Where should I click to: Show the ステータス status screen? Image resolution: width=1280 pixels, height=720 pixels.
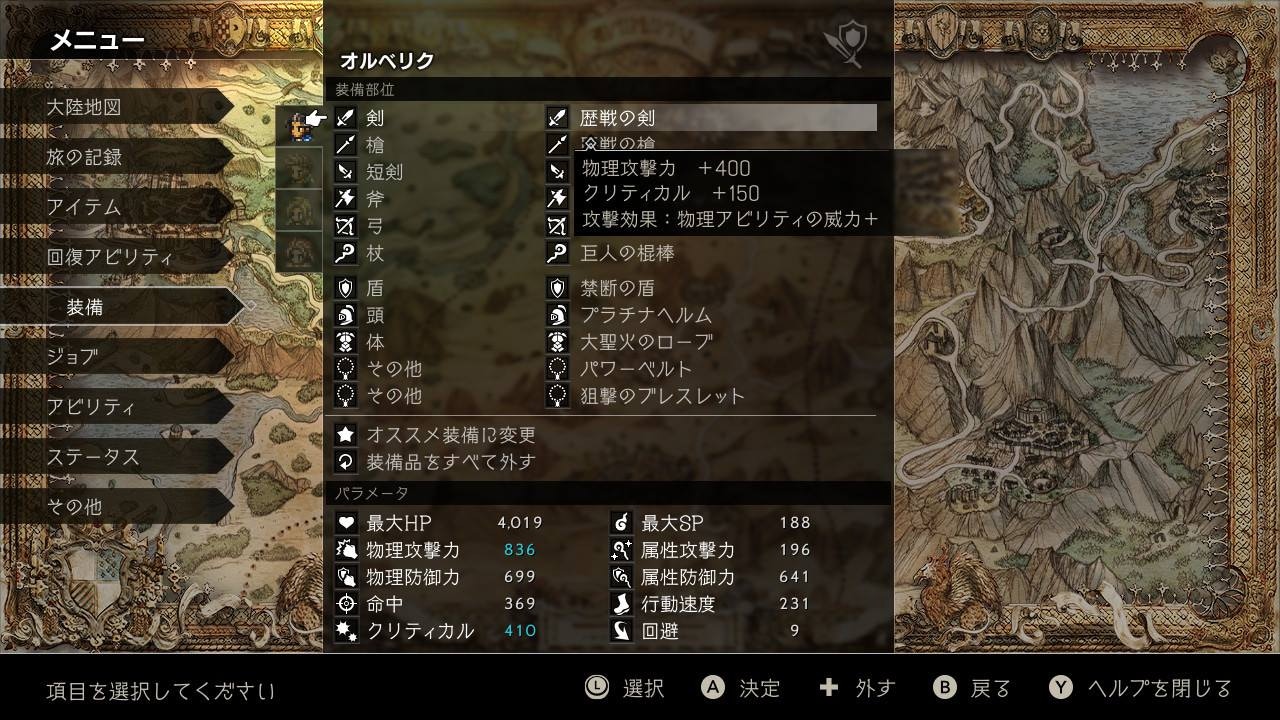pos(92,457)
